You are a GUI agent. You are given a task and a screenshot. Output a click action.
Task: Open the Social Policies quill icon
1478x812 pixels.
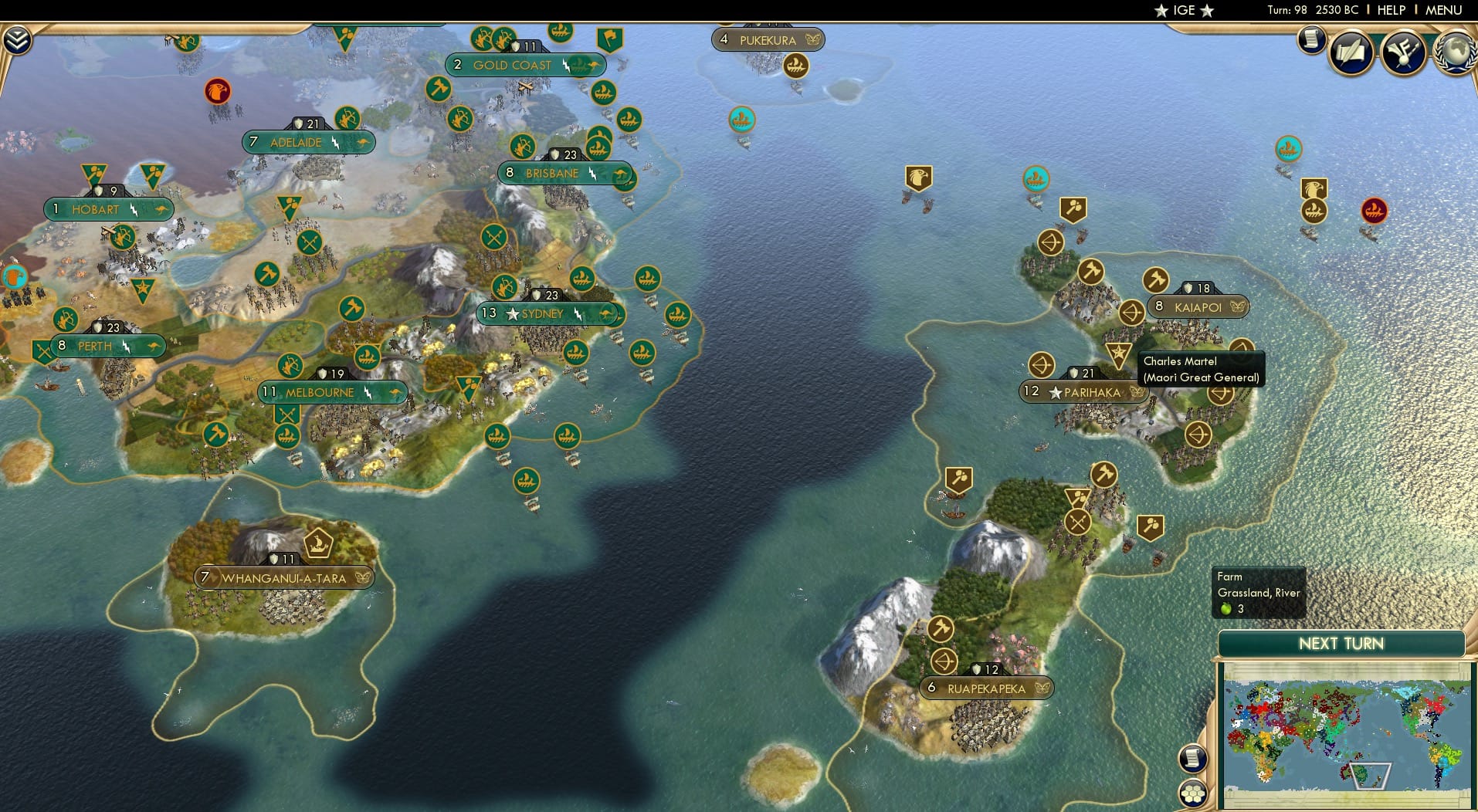[x=1351, y=52]
